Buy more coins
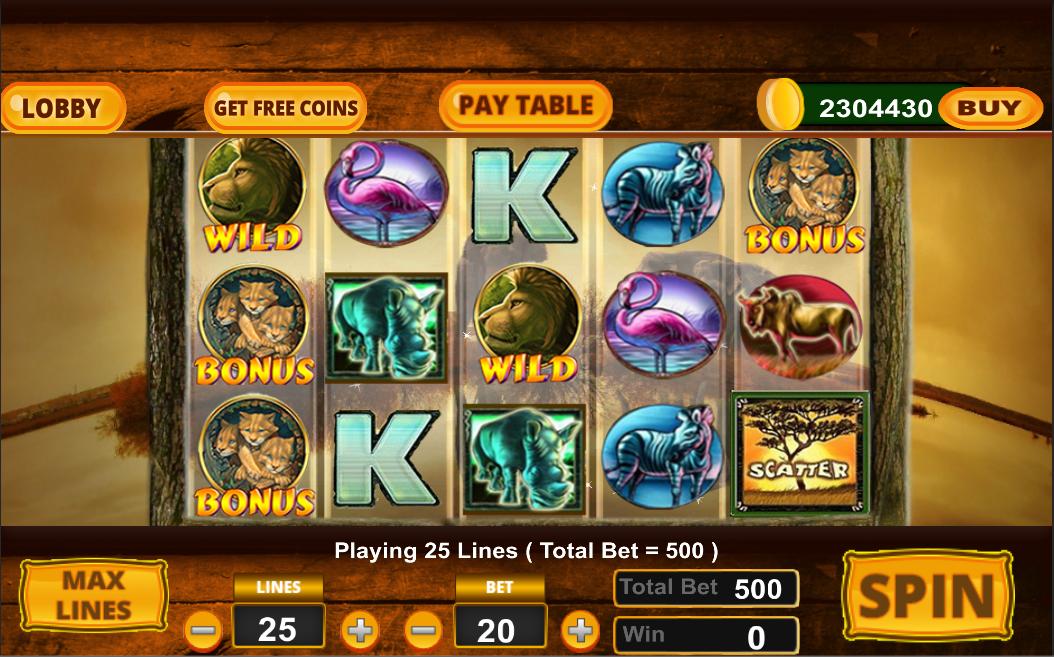The image size is (1054, 657). (984, 108)
